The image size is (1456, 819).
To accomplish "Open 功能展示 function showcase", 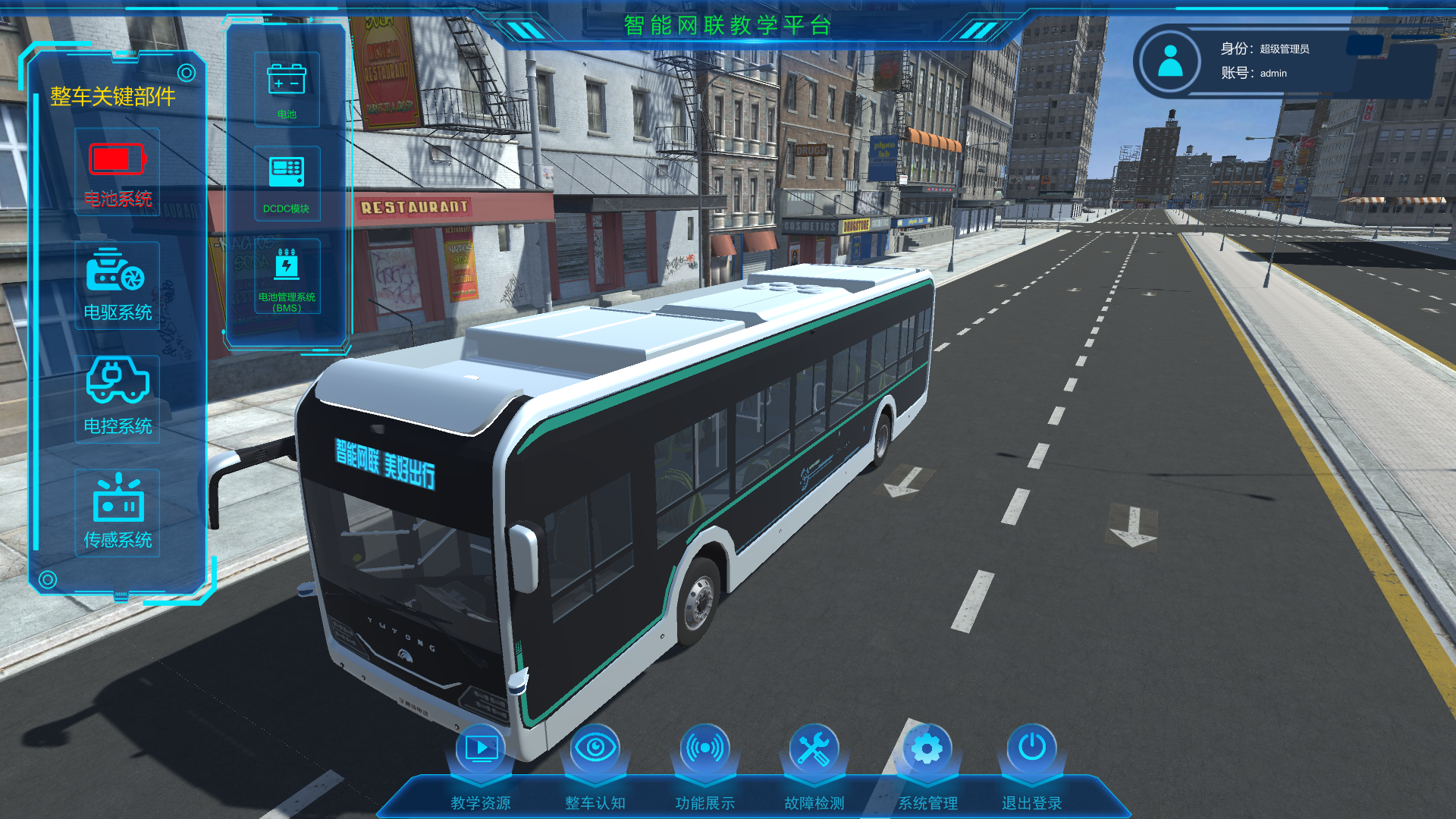I will (704, 766).
